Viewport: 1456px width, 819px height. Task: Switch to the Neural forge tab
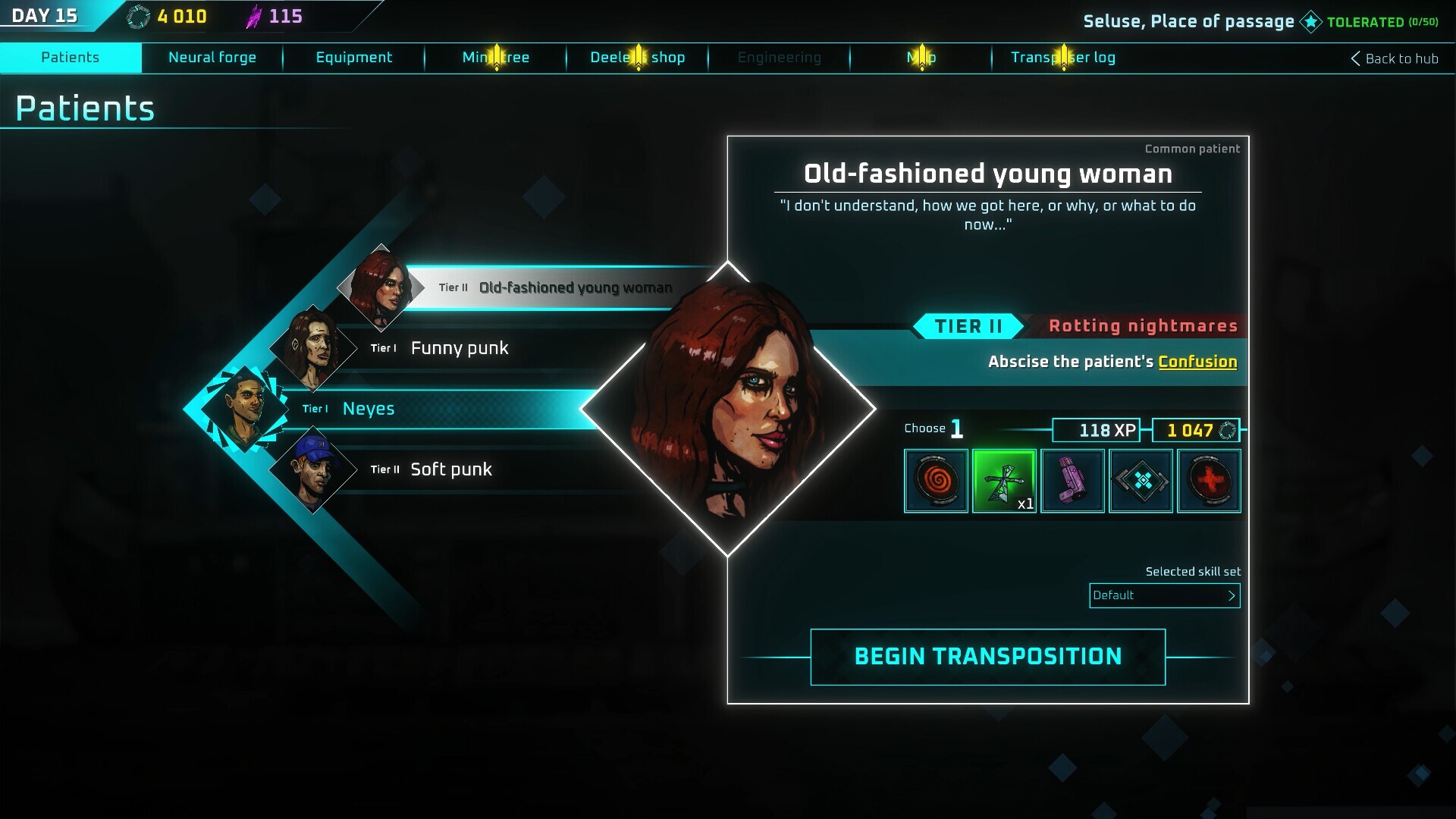(212, 58)
